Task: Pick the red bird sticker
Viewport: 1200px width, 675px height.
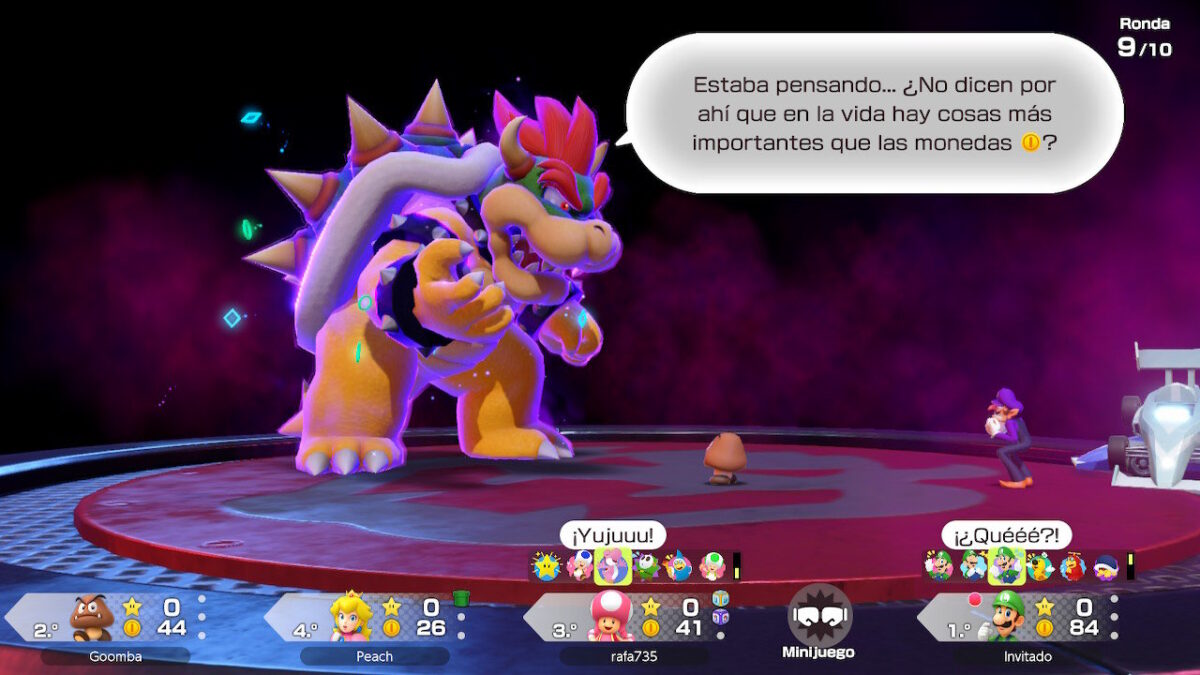Action: (x=1072, y=567)
